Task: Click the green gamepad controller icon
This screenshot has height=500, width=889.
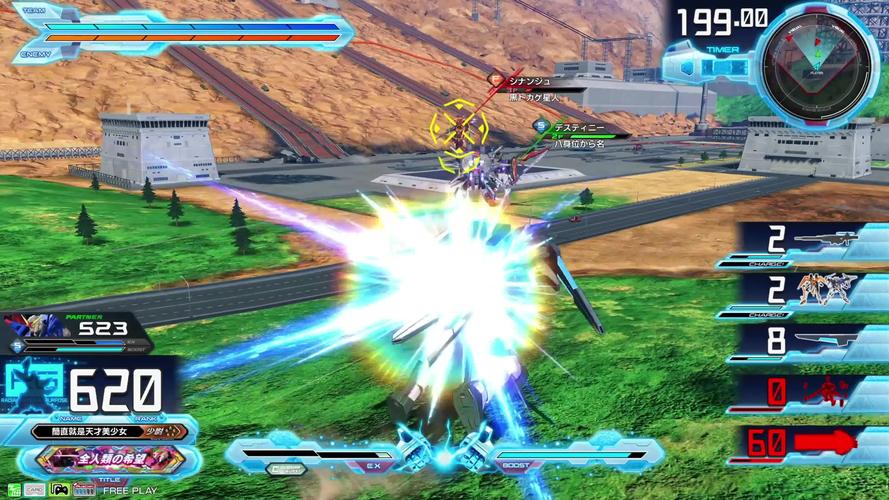Action: [59, 490]
